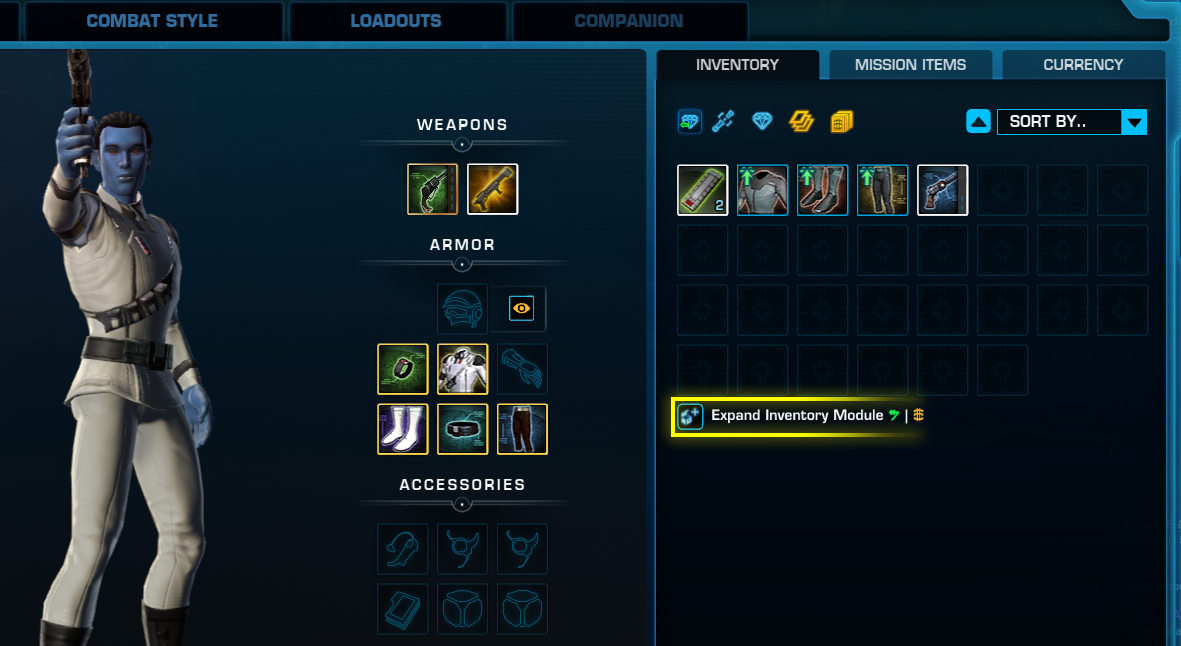Click the blue up-arrow sort direction button
The width and height of the screenshot is (1181, 646).
[x=979, y=122]
